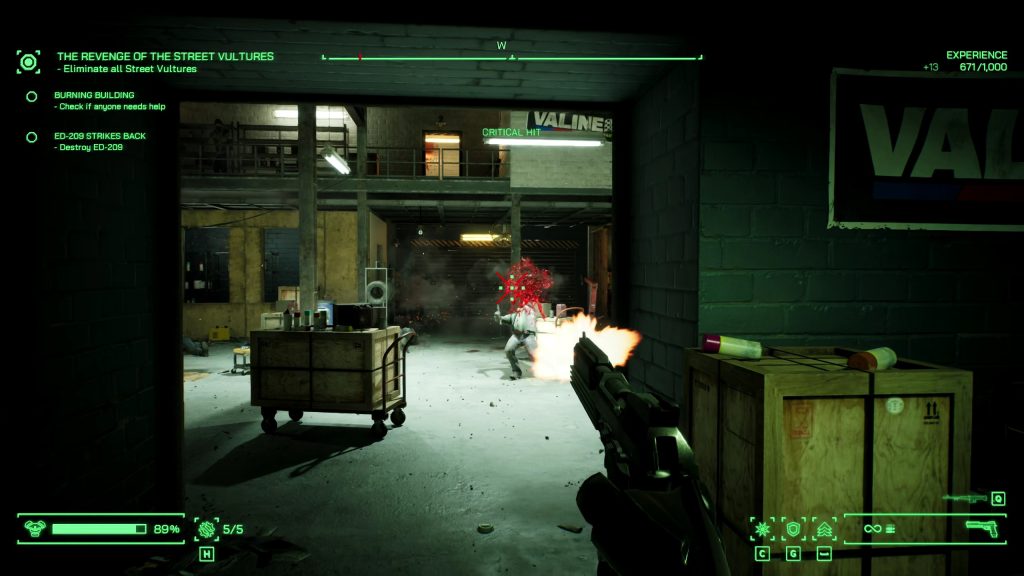The height and width of the screenshot is (576, 1024).
Task: Select the Revenge of the Street Vultures objective
Action: (165, 57)
